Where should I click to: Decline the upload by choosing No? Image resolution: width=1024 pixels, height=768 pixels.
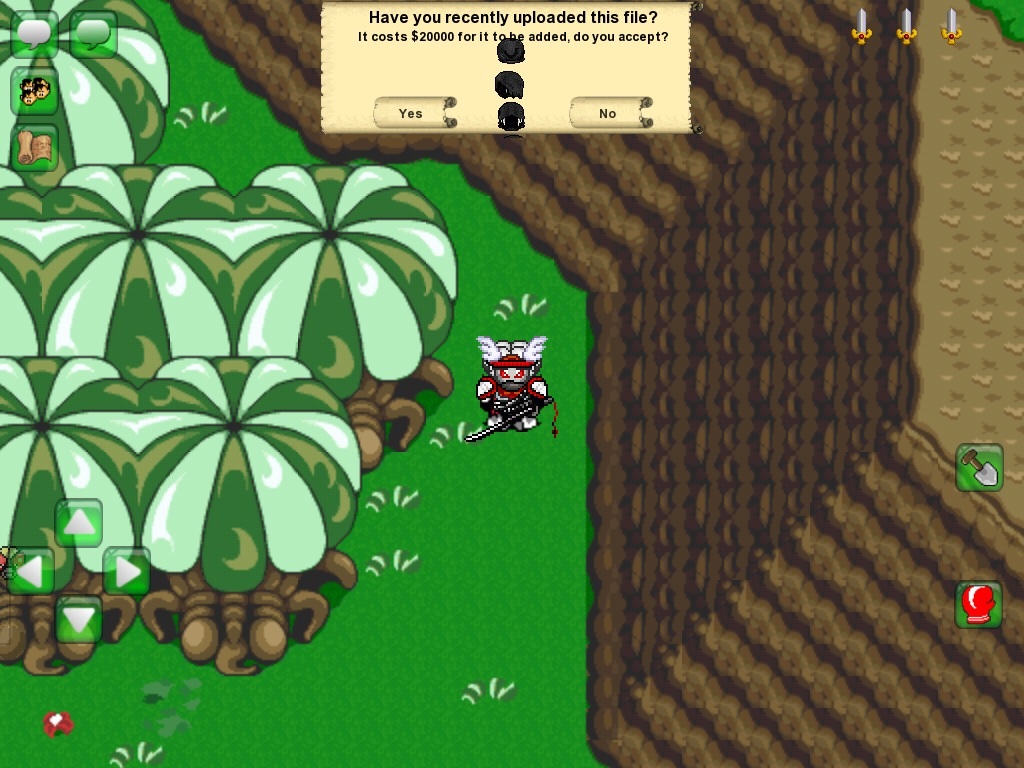[608, 113]
